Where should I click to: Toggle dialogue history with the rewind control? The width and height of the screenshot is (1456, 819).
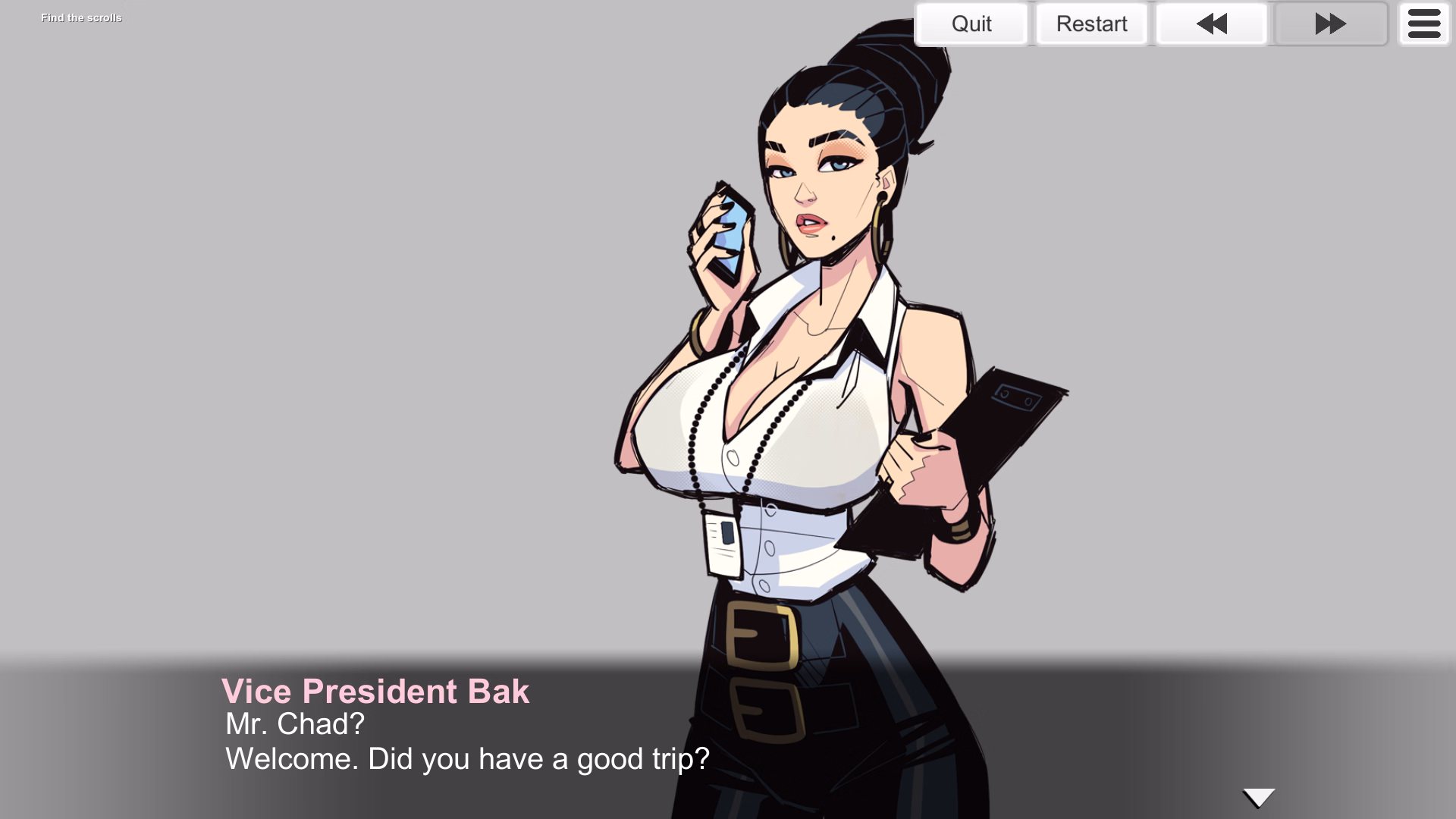pos(1211,24)
